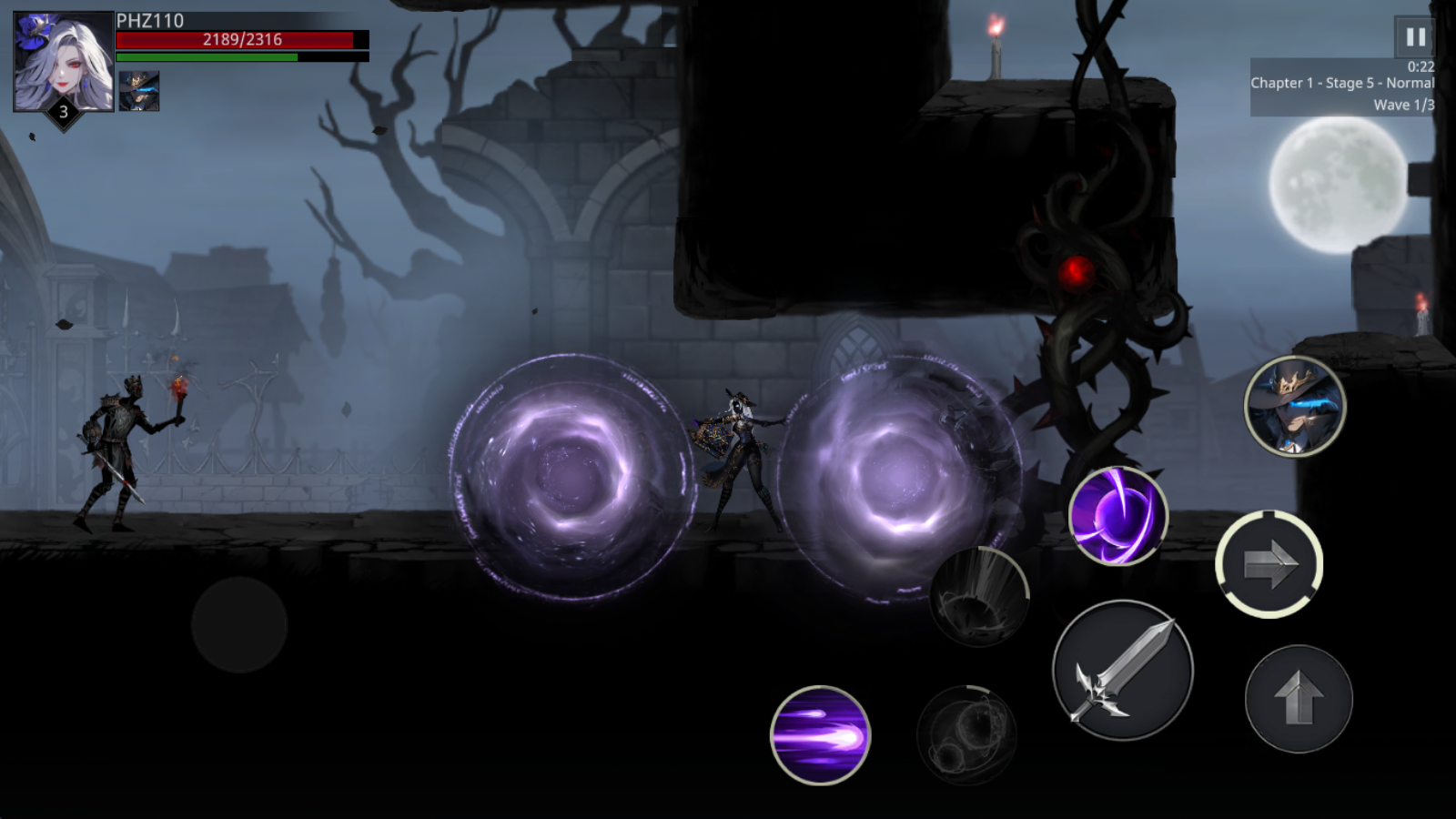Trigger the greyed-out bubble orbs skill
Image resolution: width=1456 pixels, height=819 pixels.
966,735
